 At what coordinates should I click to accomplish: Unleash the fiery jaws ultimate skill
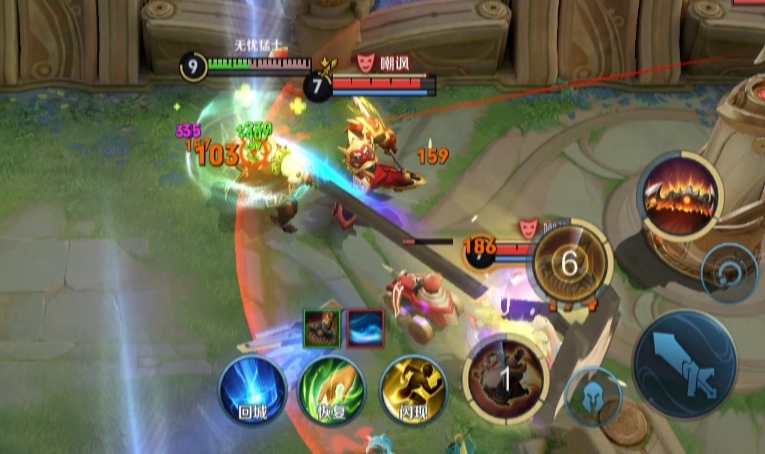pos(681,195)
